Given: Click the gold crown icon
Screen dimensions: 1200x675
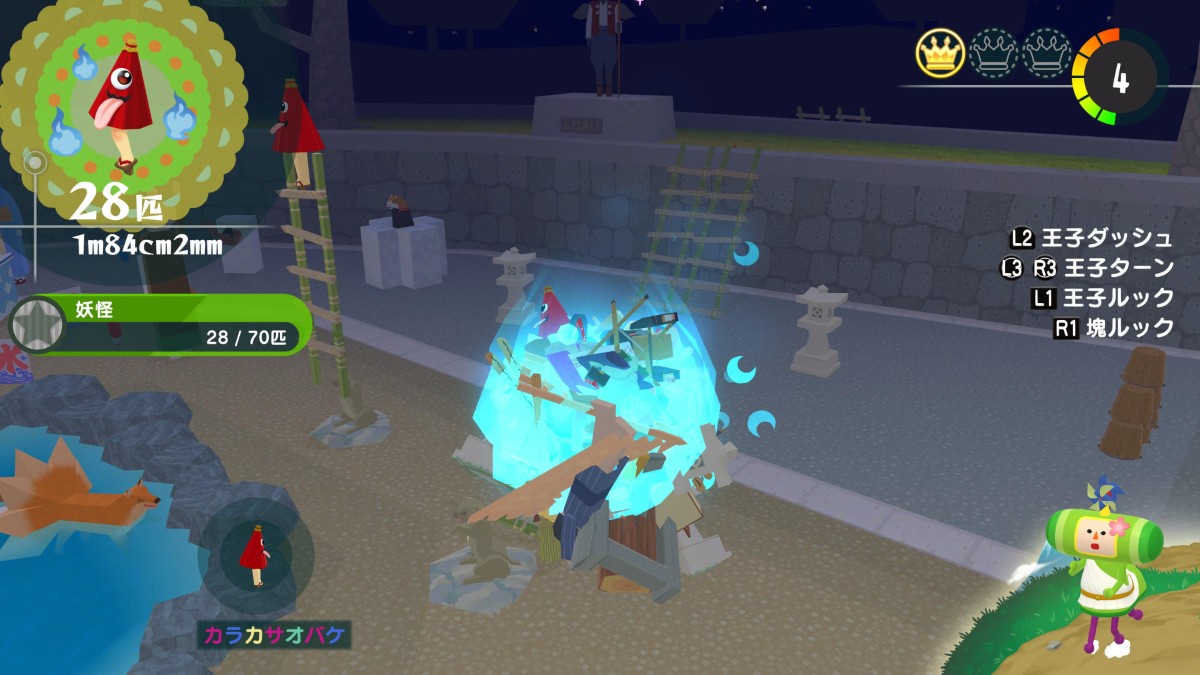Looking at the screenshot, I should click(939, 53).
